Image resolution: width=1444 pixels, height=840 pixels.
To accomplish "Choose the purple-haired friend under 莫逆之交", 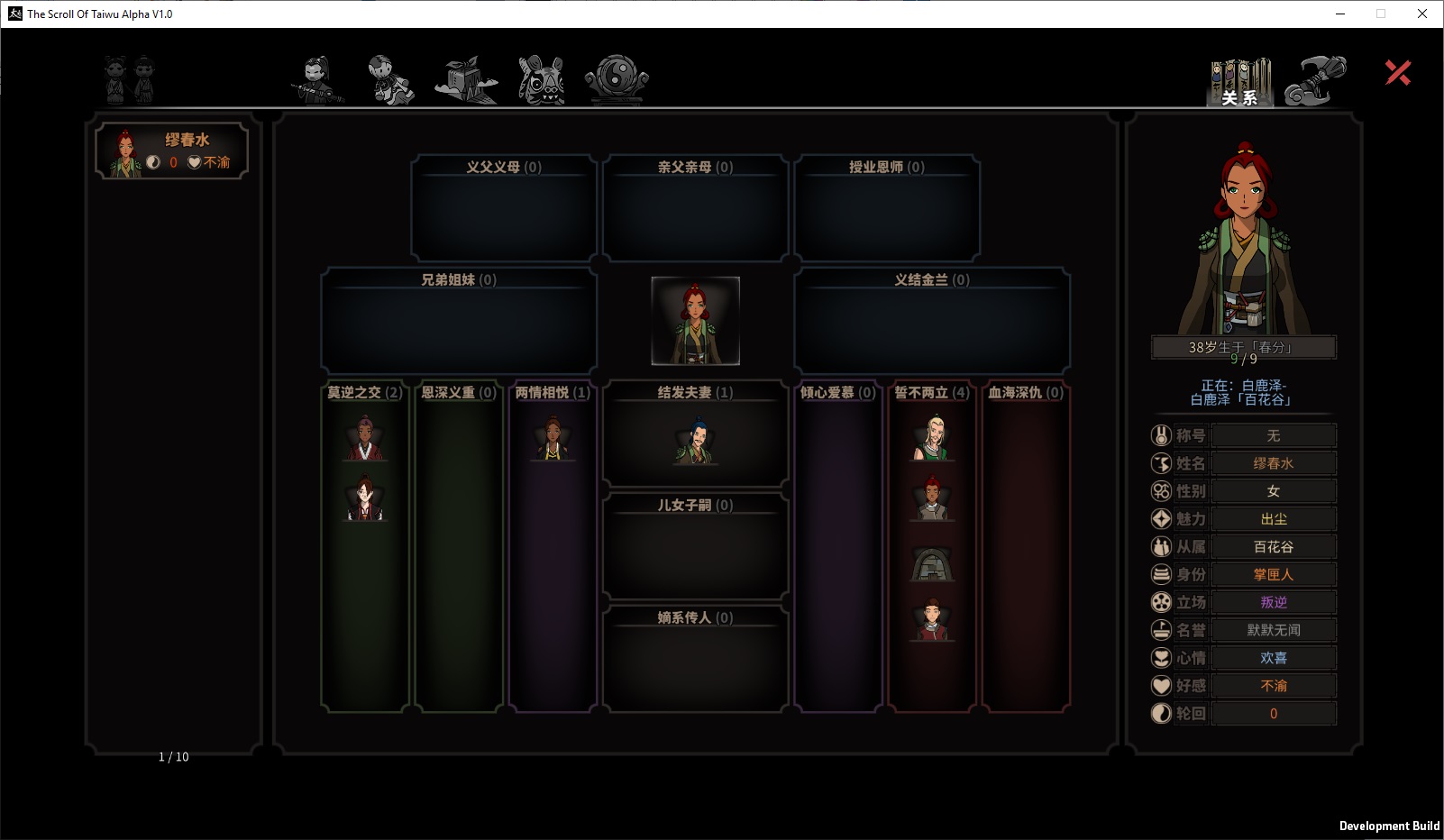I will [x=365, y=439].
